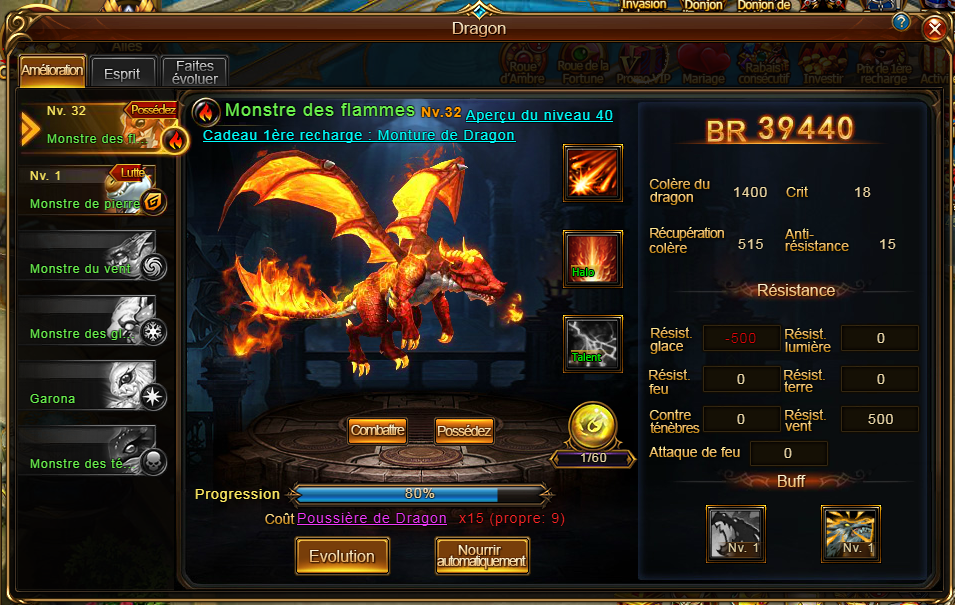Click the Combattre button
The width and height of the screenshot is (955, 605).
point(377,430)
